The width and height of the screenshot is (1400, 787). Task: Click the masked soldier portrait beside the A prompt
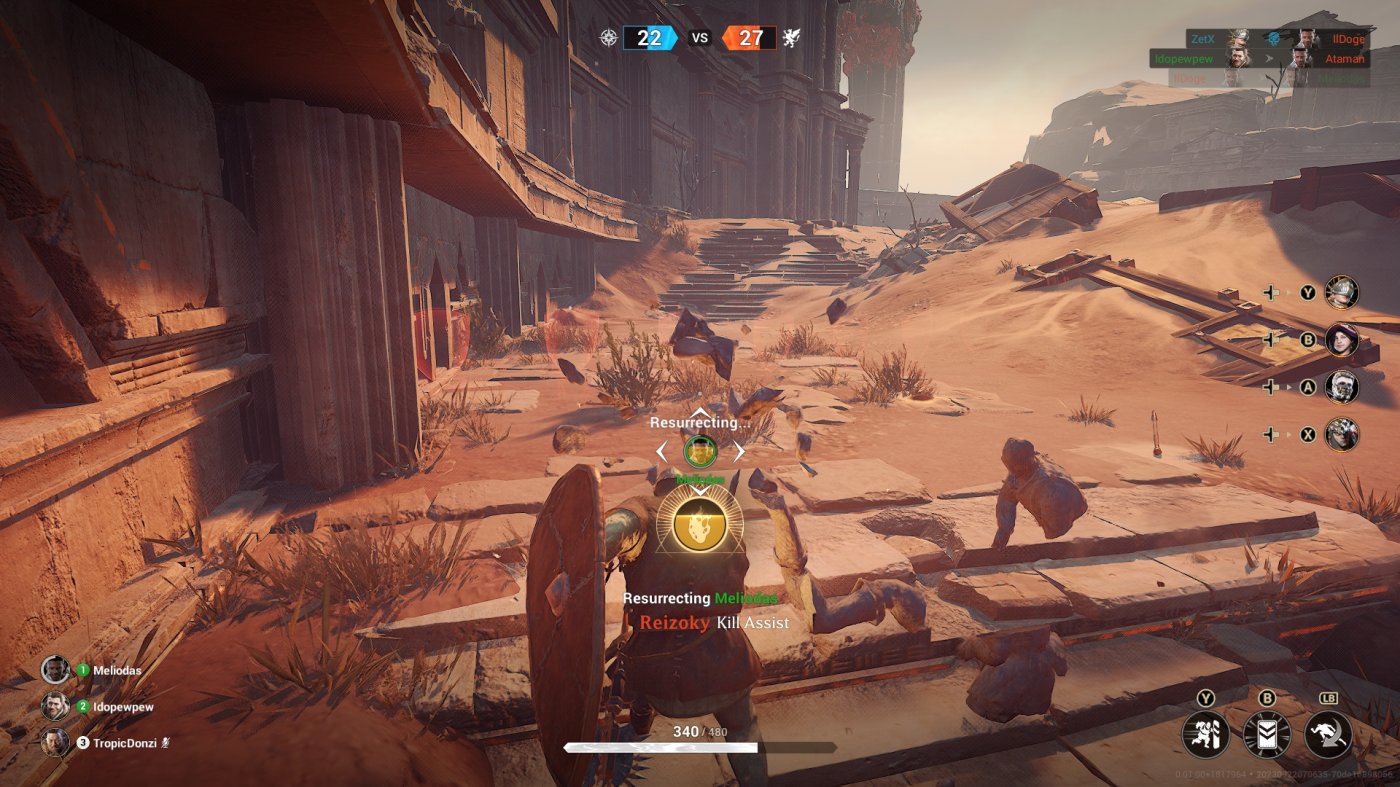pyautogui.click(x=1340, y=388)
